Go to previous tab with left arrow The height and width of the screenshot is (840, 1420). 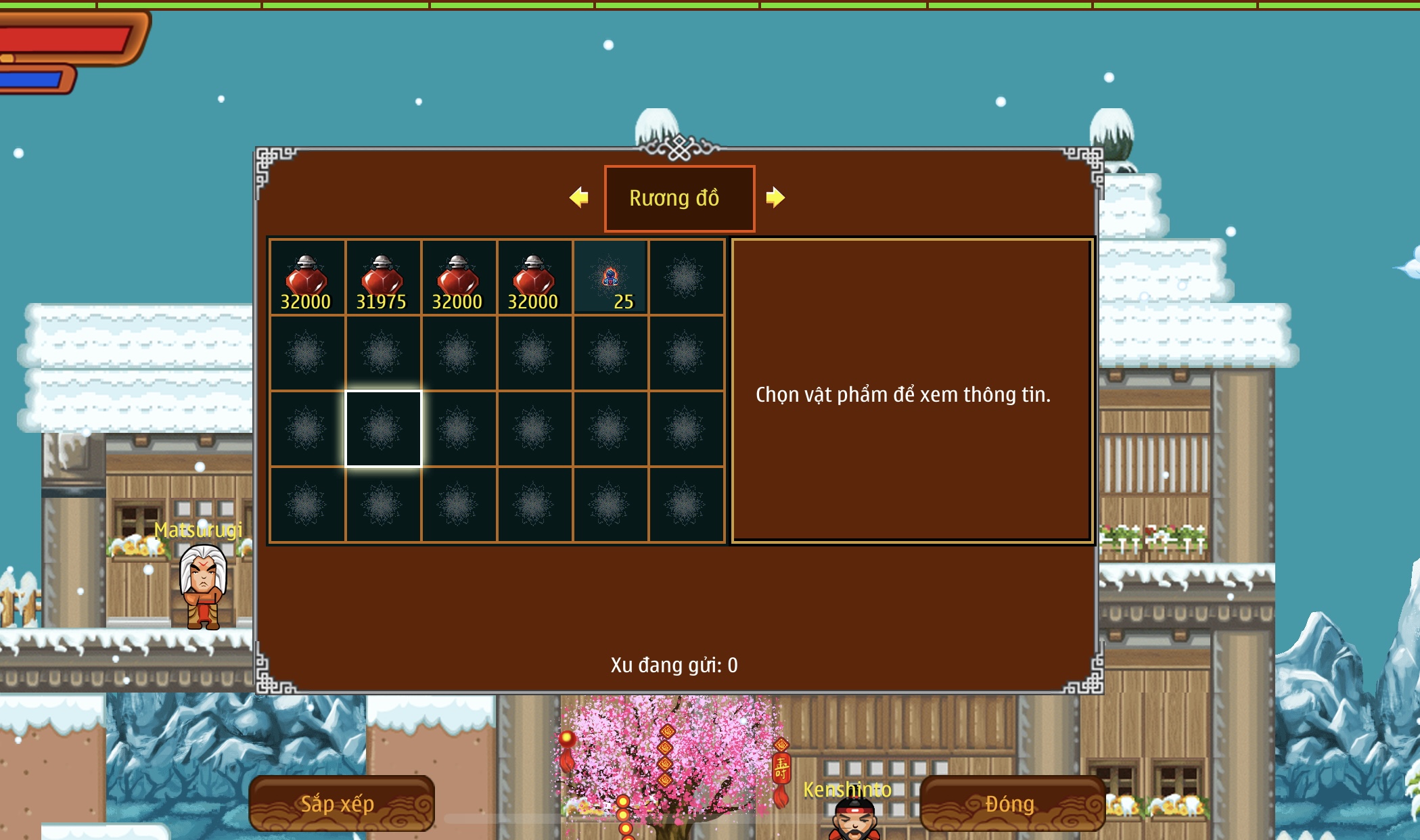[x=579, y=197]
